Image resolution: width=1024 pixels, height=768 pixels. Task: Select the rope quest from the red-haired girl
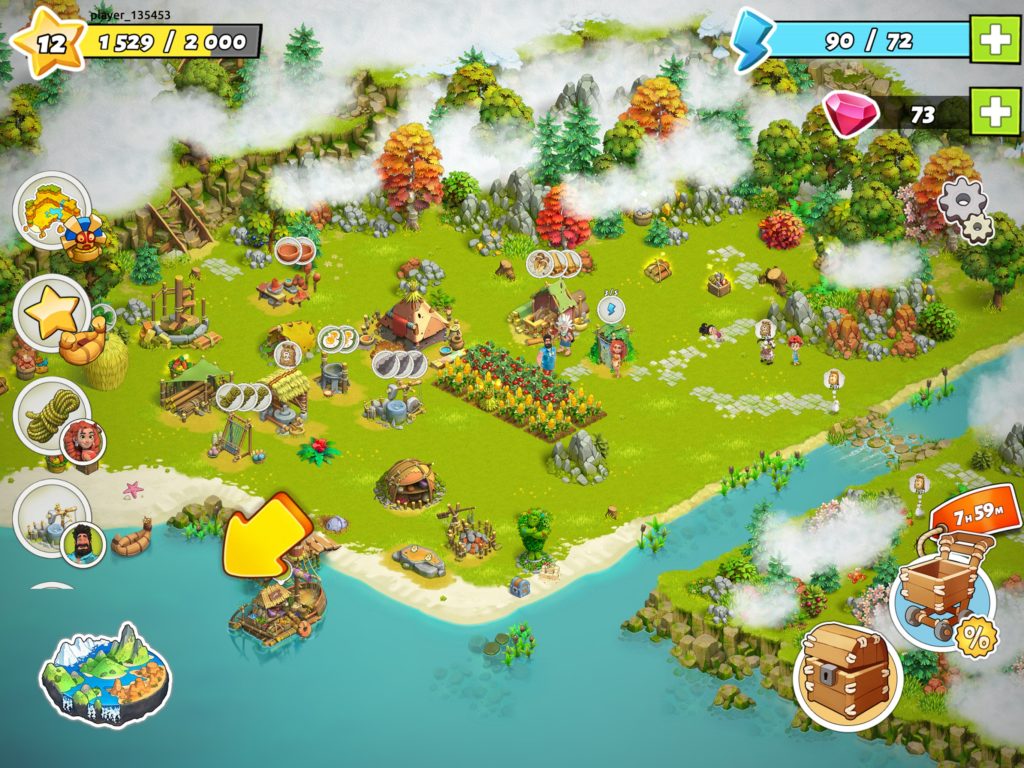(52, 416)
